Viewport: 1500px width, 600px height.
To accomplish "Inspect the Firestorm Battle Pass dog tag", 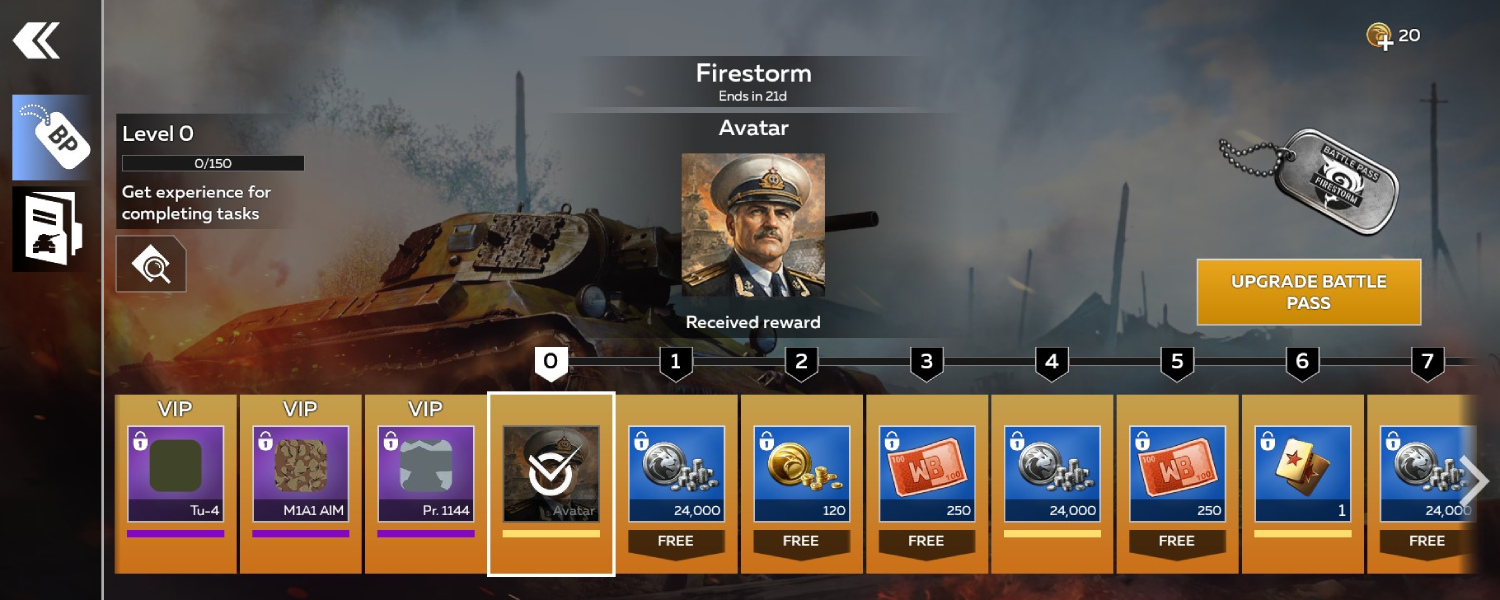I will [1315, 180].
